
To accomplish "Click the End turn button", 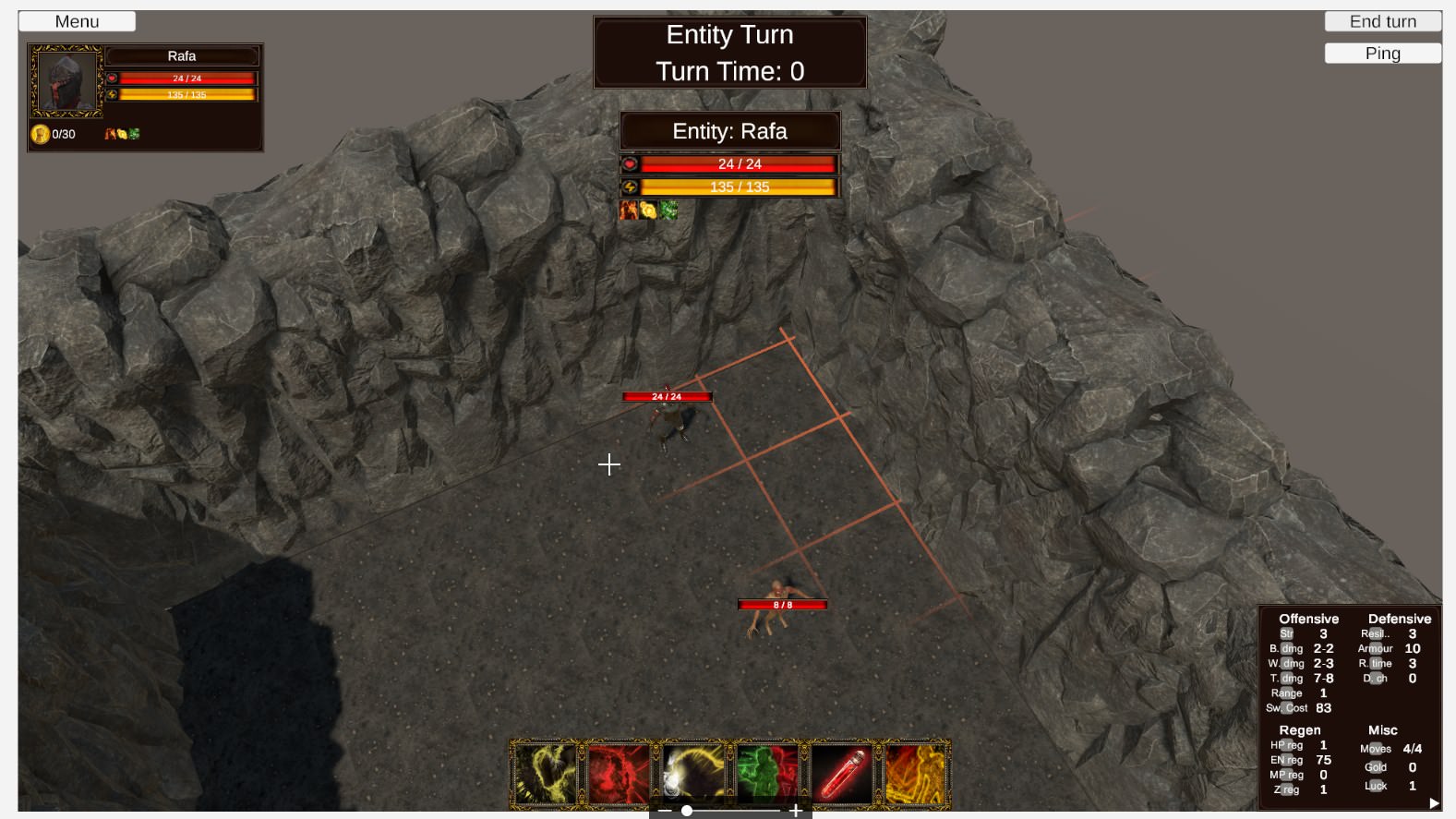I will point(1382,21).
